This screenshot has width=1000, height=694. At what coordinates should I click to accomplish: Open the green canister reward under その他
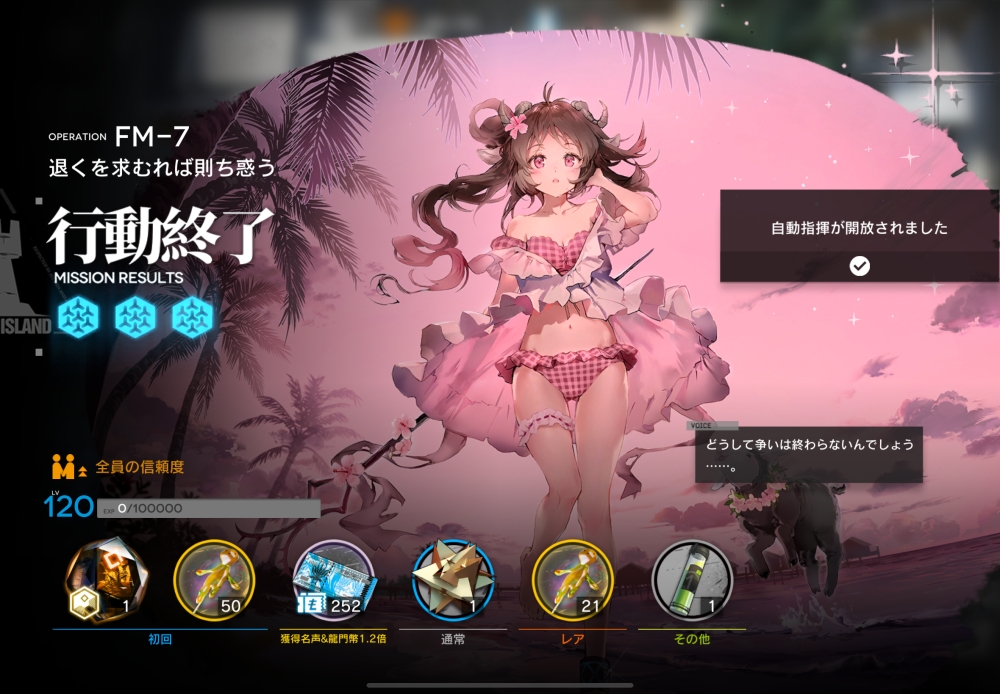[691, 578]
